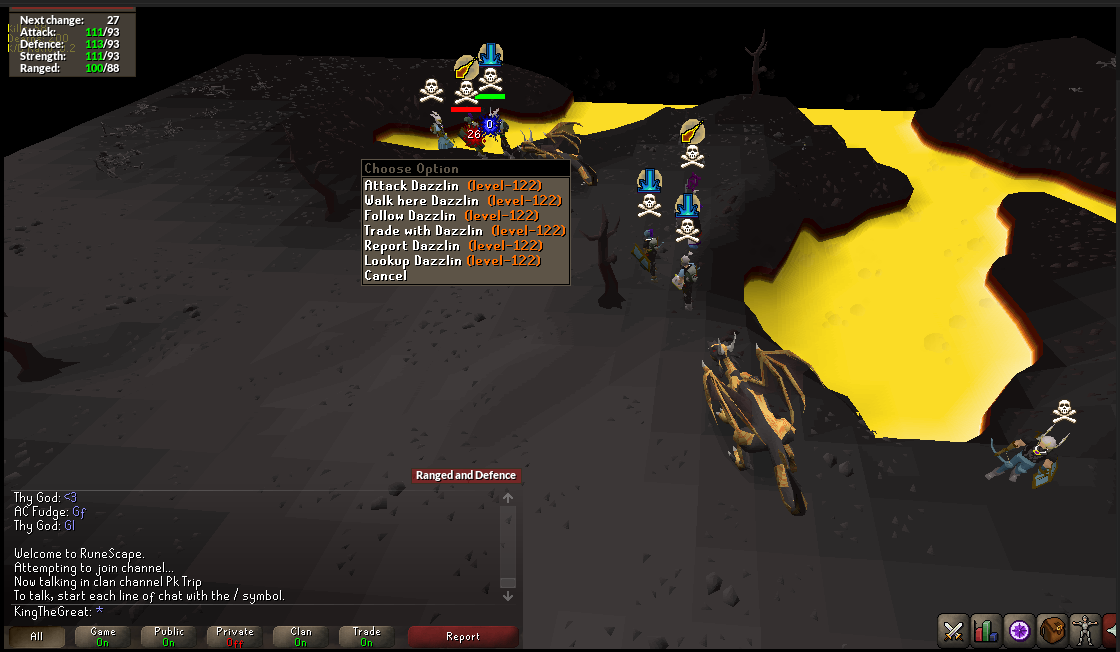Select Lookup Dazzlin option
This screenshot has width=1120, height=652.
coord(452,261)
